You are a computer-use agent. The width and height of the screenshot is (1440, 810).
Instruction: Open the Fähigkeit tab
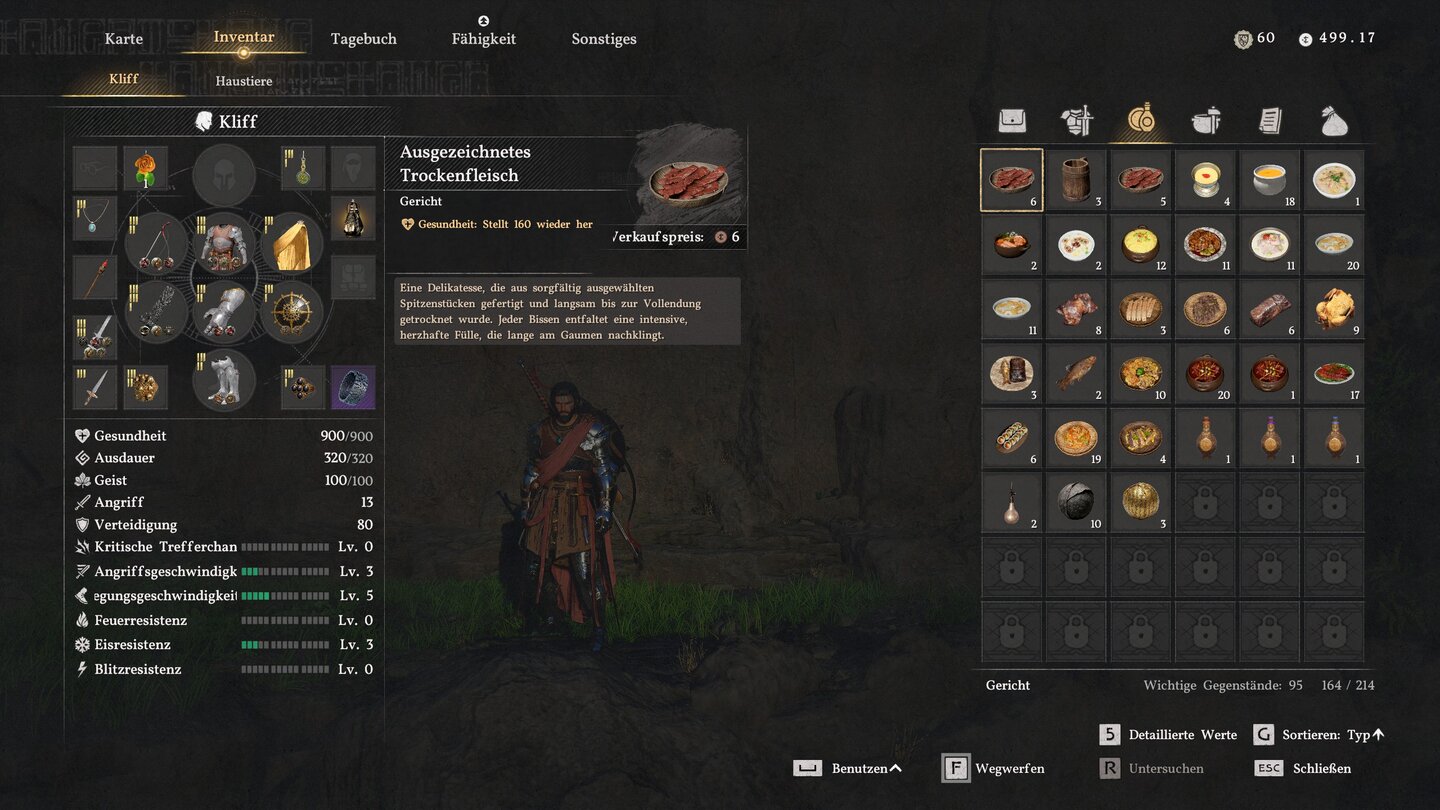[484, 39]
